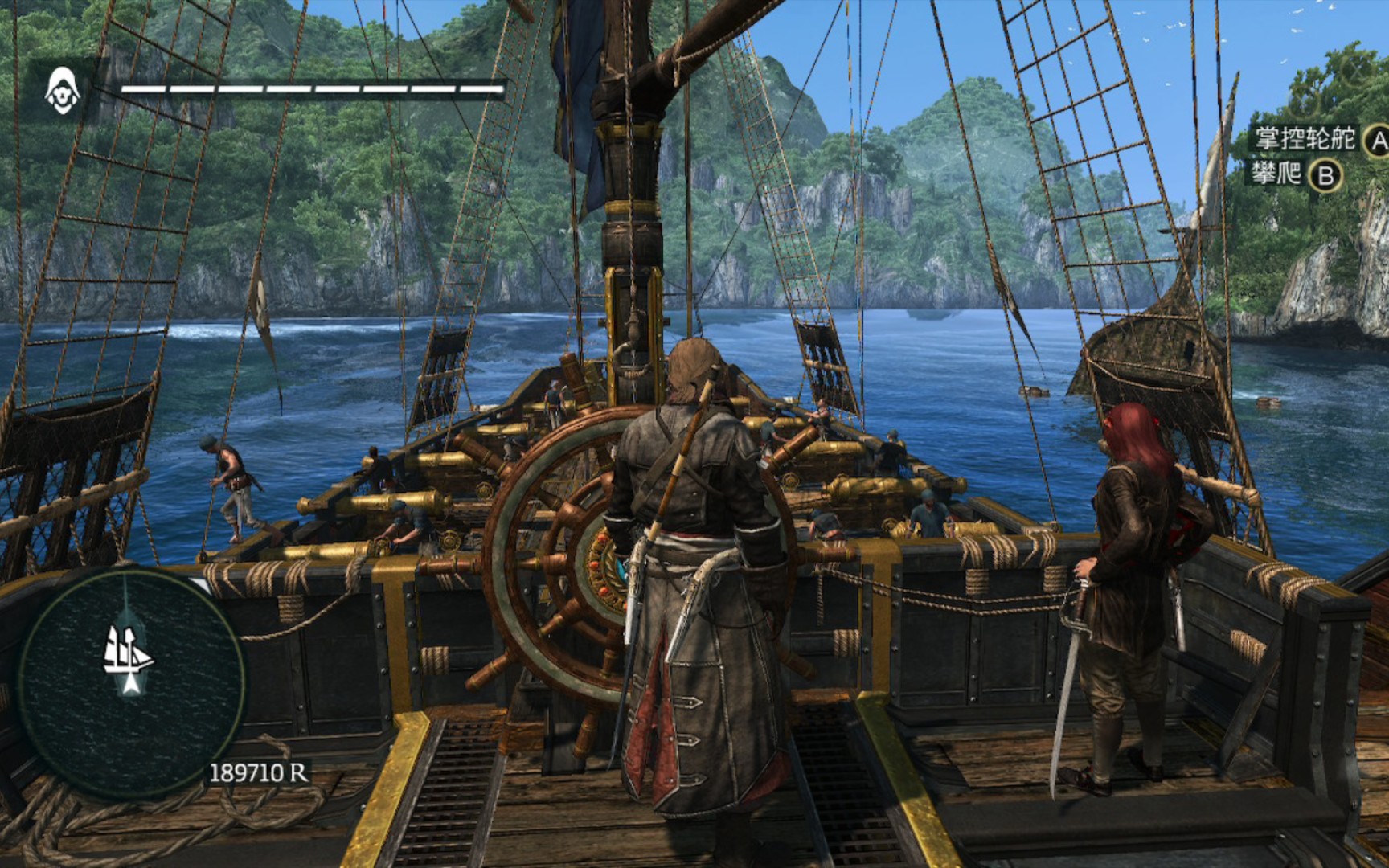Click the circular minimap
Screen dimensions: 1389x868
pos(131,682)
